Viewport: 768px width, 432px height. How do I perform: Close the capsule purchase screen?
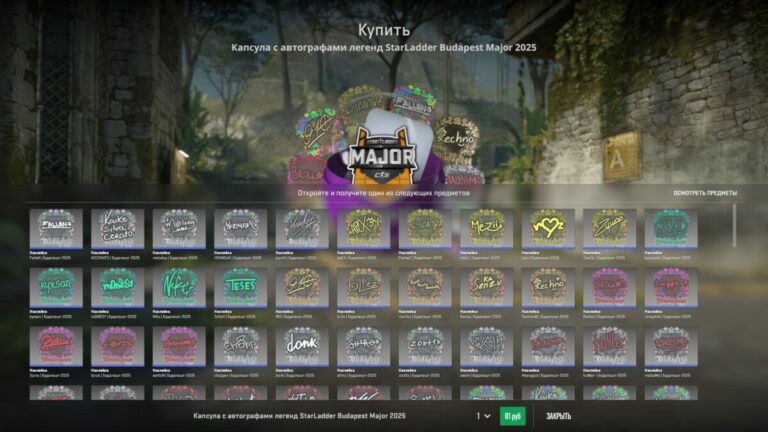pyautogui.click(x=557, y=416)
